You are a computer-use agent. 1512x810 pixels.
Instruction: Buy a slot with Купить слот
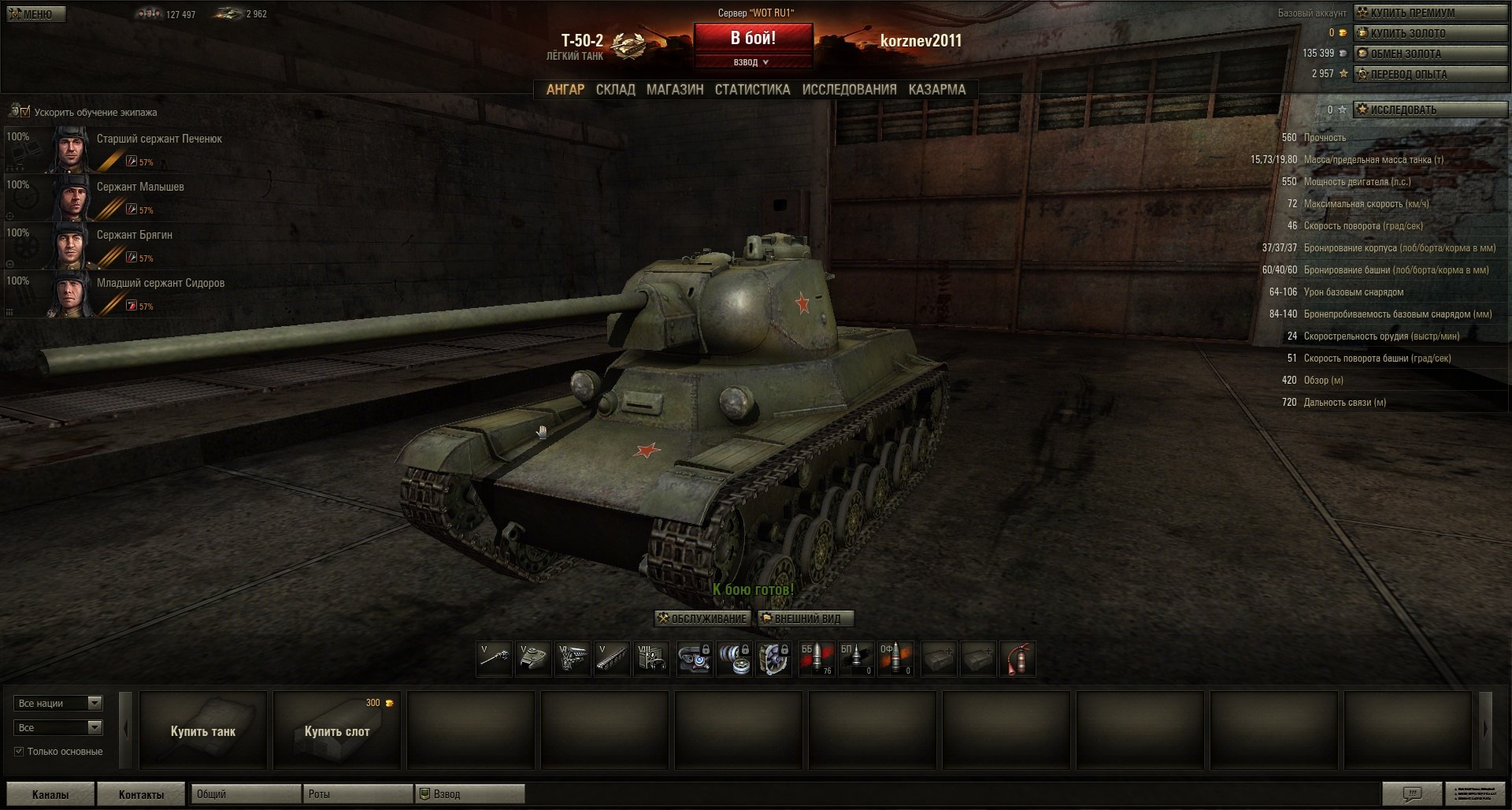click(337, 730)
